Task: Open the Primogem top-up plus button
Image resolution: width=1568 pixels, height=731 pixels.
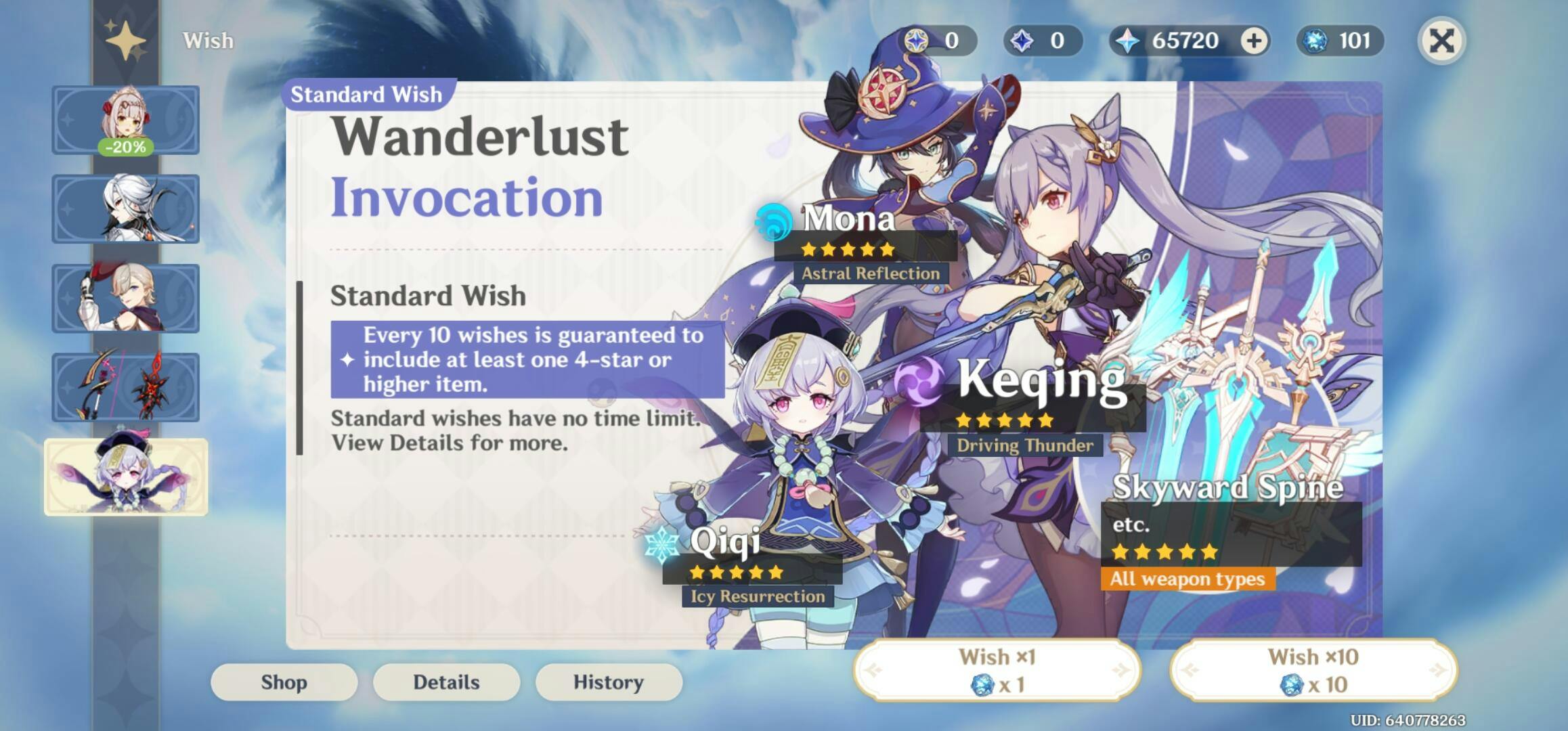Action: tap(1253, 41)
